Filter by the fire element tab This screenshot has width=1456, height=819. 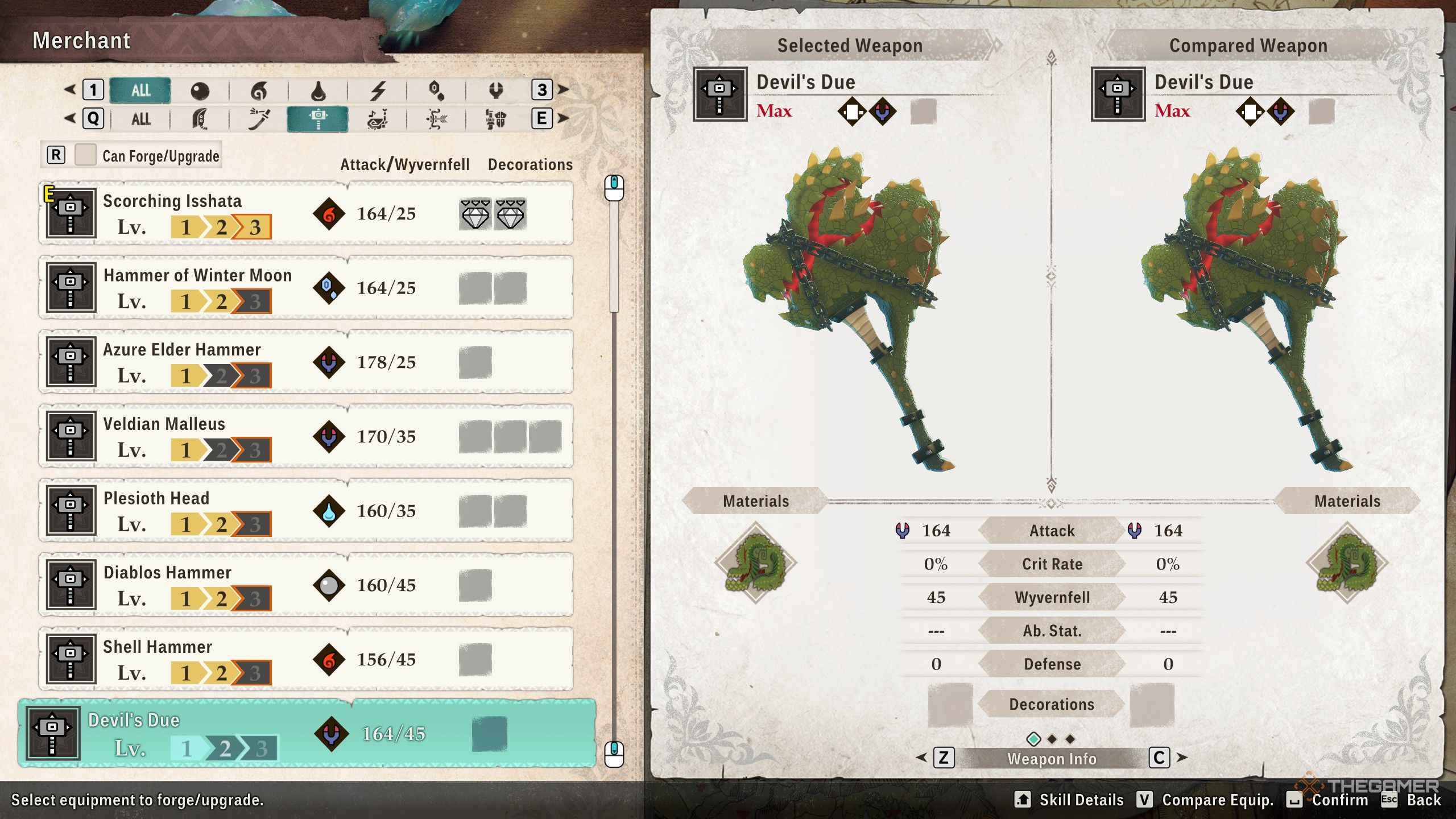click(259, 90)
